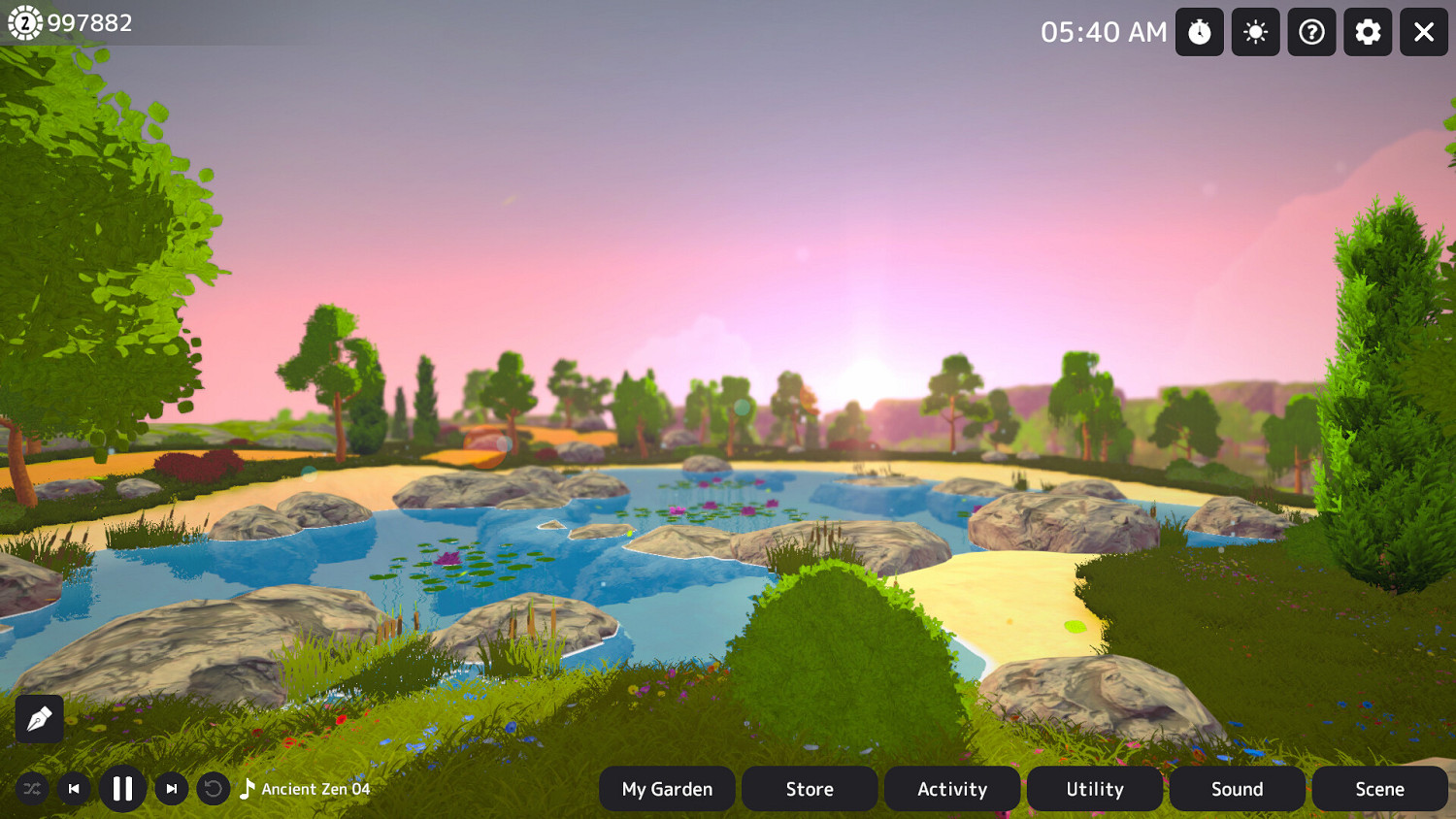Click the Ancient Zen 04 track name
The image size is (1456, 819).
click(316, 789)
